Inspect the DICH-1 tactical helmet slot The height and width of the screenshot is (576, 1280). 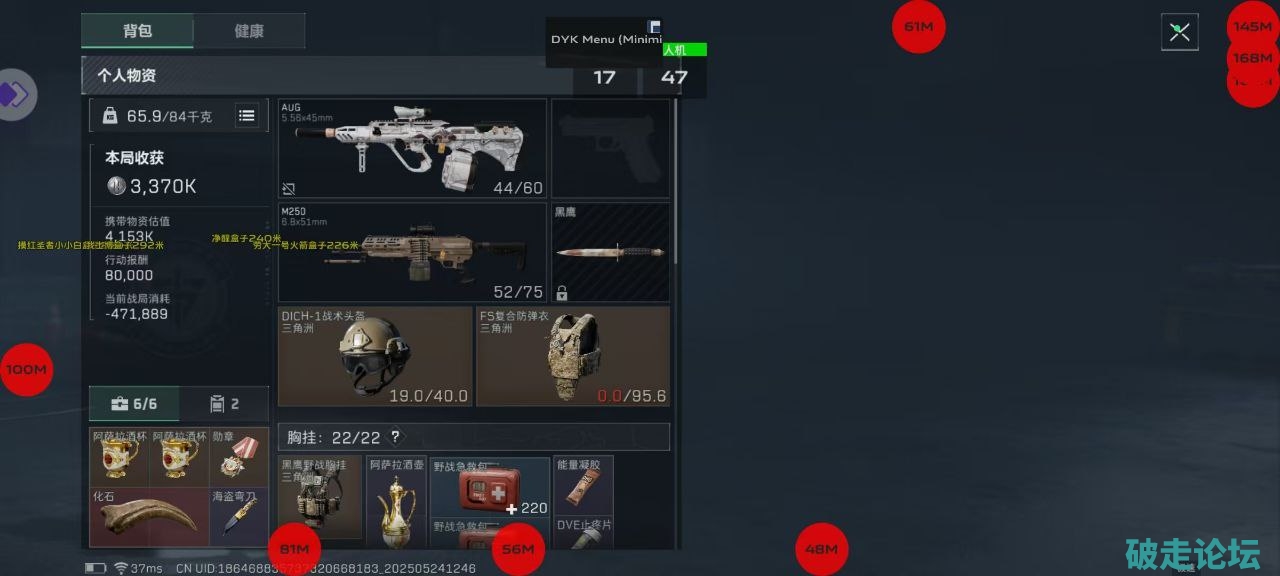point(375,356)
